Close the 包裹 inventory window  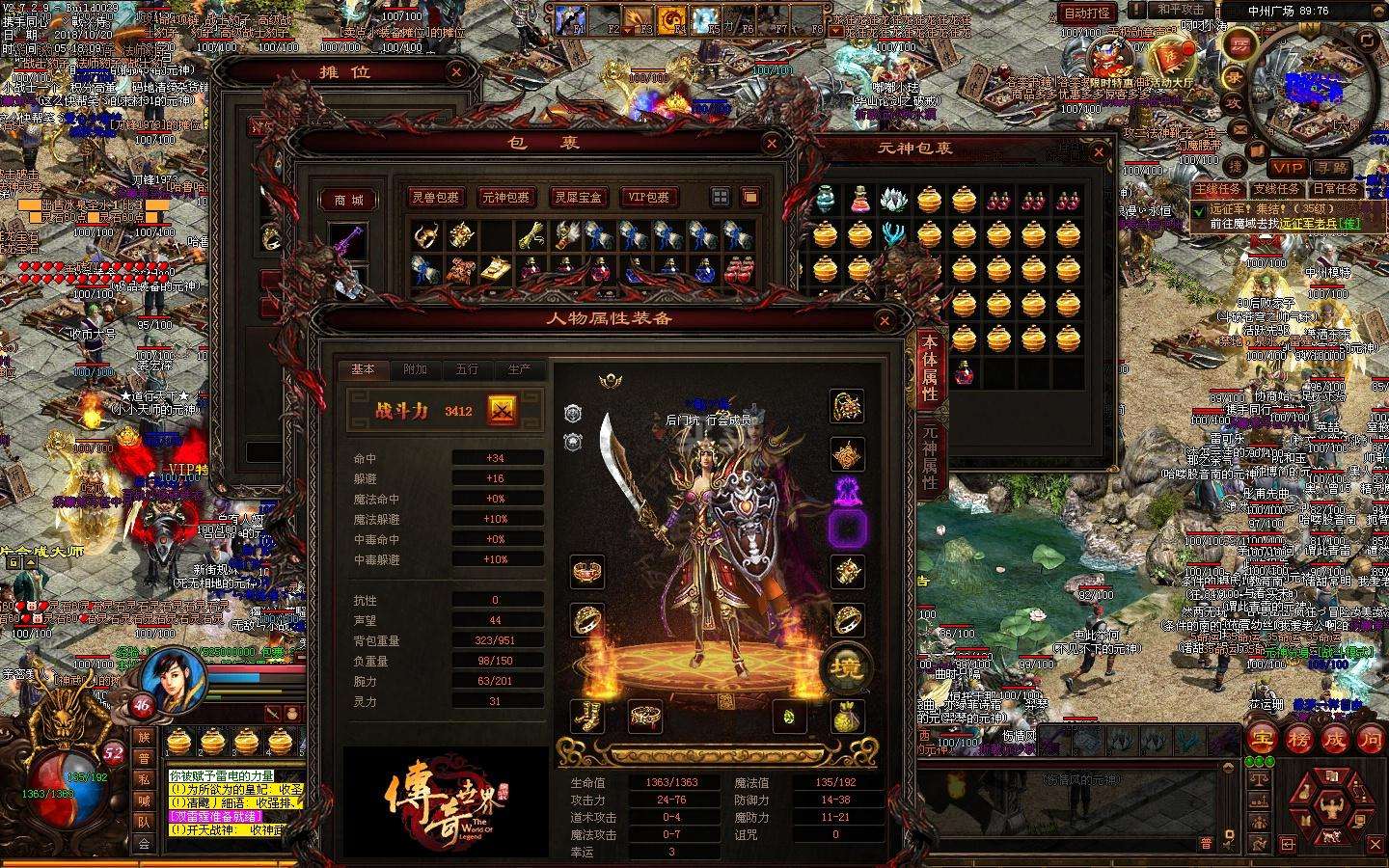point(772,145)
